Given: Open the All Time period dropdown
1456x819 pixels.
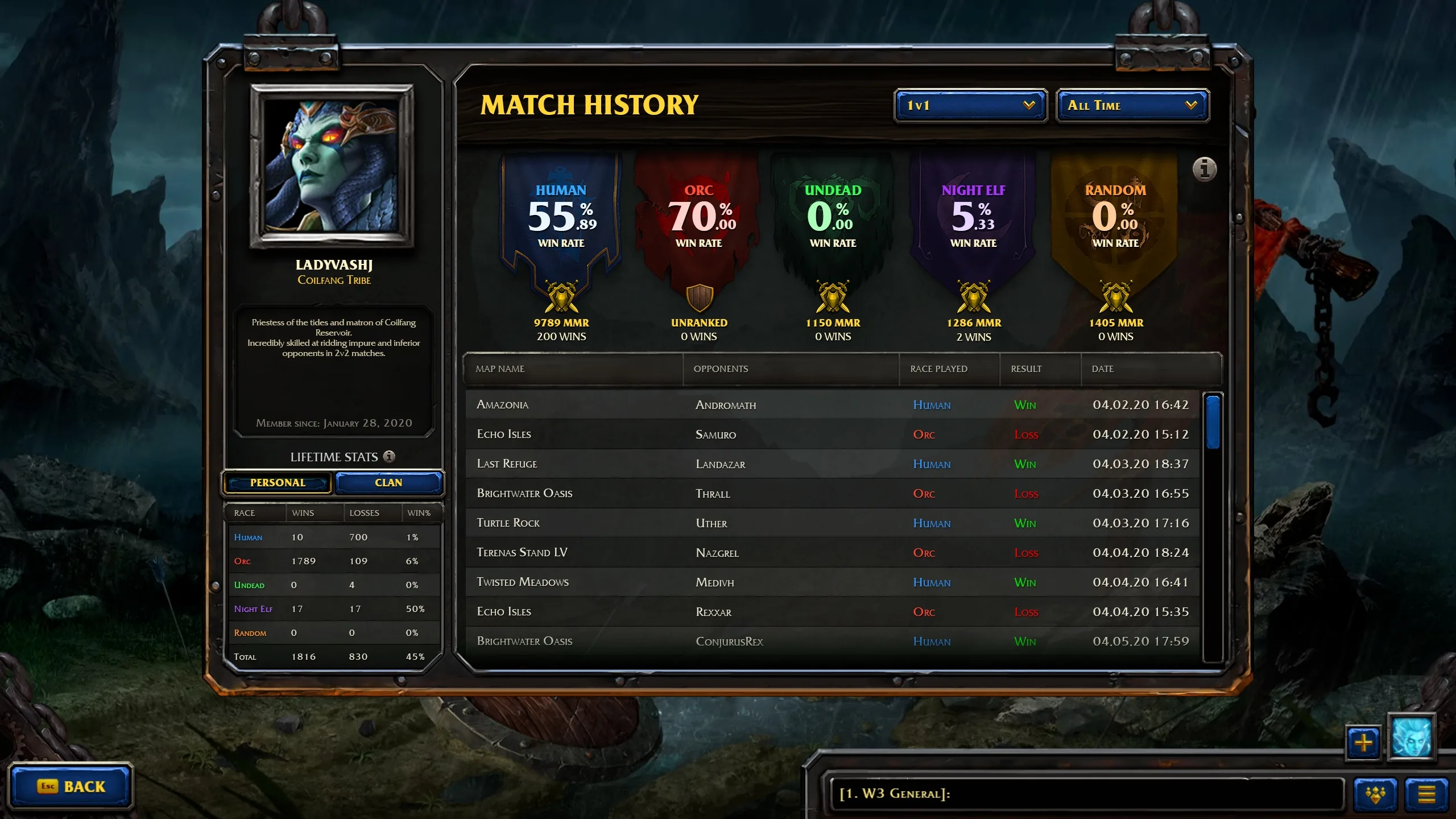Looking at the screenshot, I should click(x=1132, y=105).
